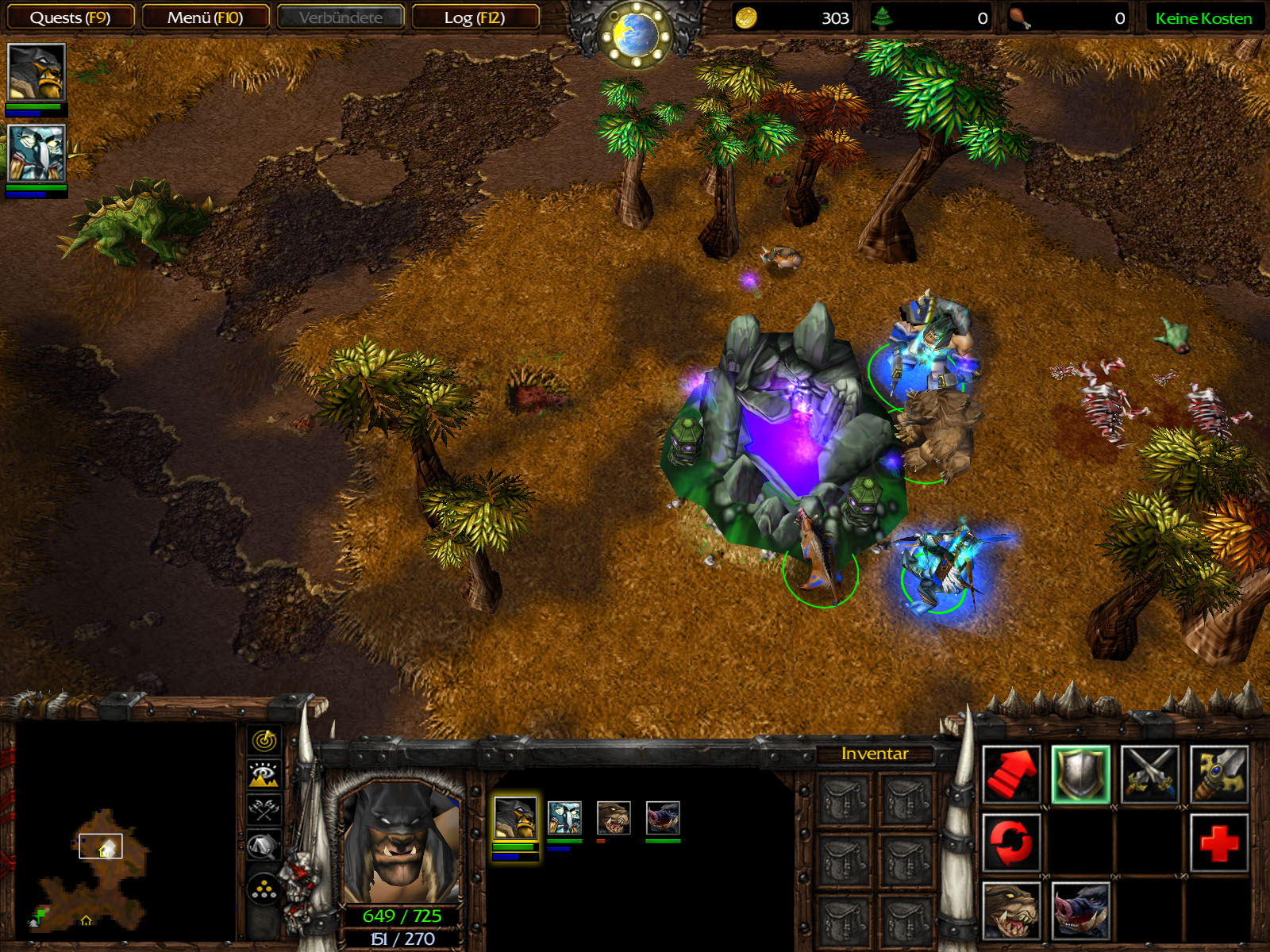Open the Quests (F9) log
1270x952 pixels.
[x=70, y=17]
